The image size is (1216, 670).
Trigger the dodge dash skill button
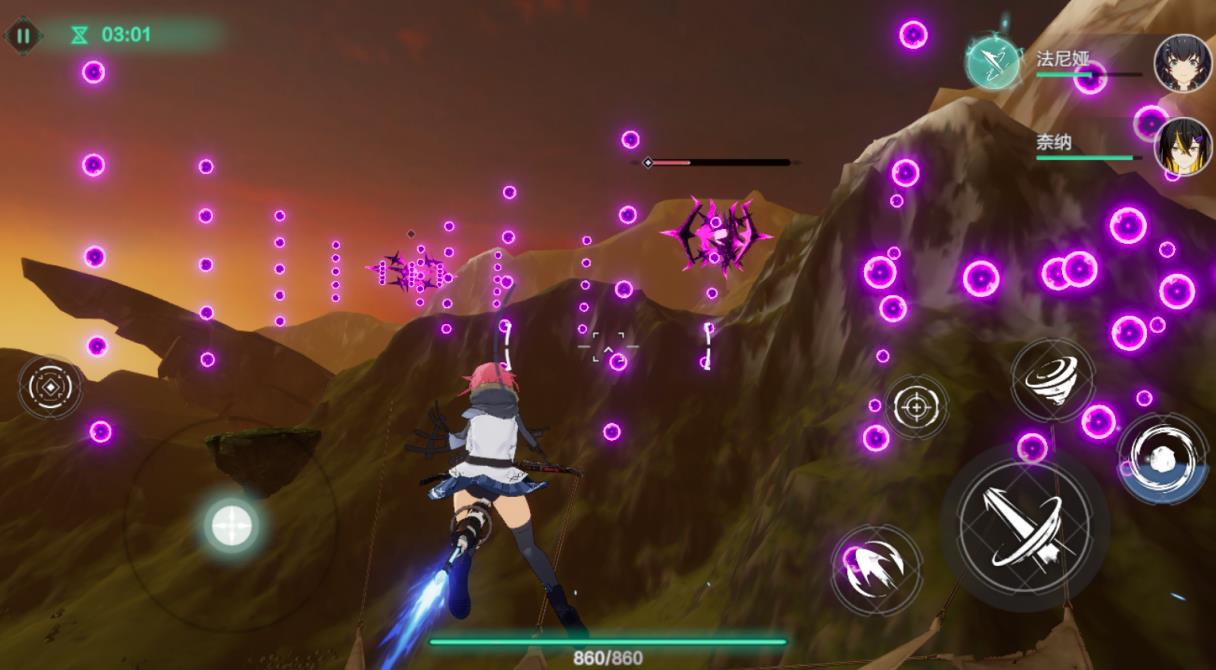coord(1160,458)
